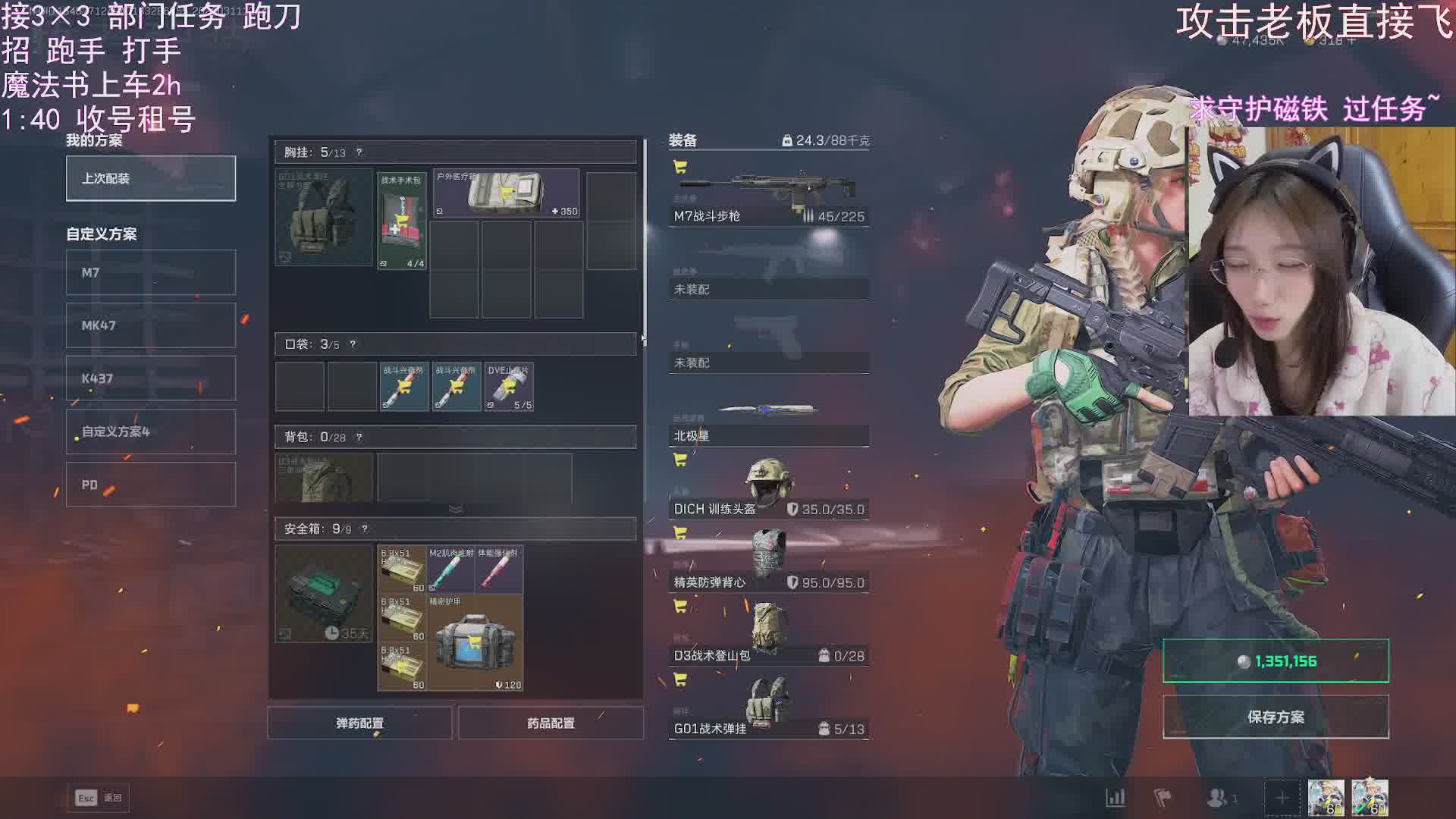Select the 北极星 knife slot
Screen dimensions: 1456x819
768,418
